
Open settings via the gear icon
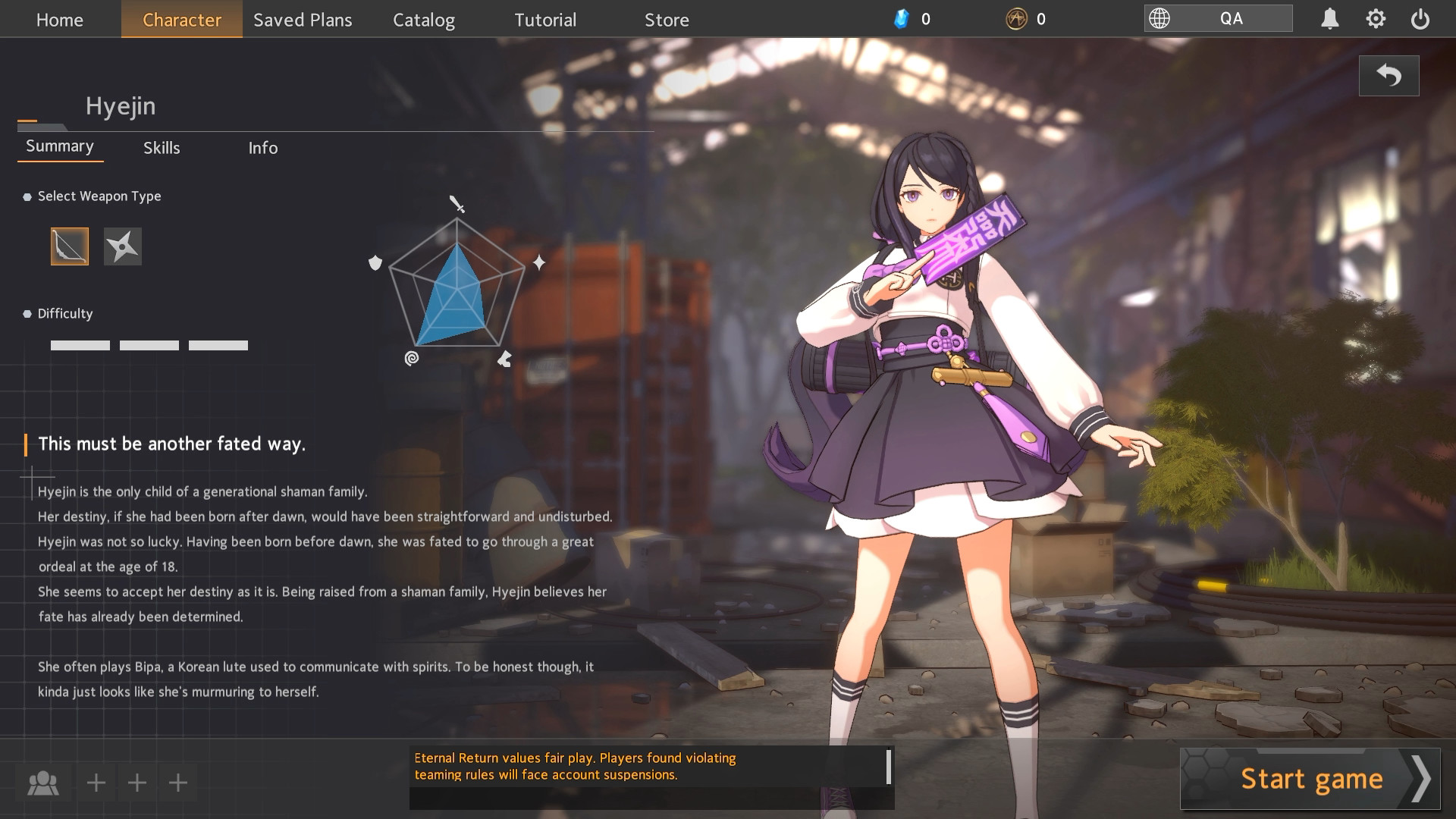tap(1376, 19)
